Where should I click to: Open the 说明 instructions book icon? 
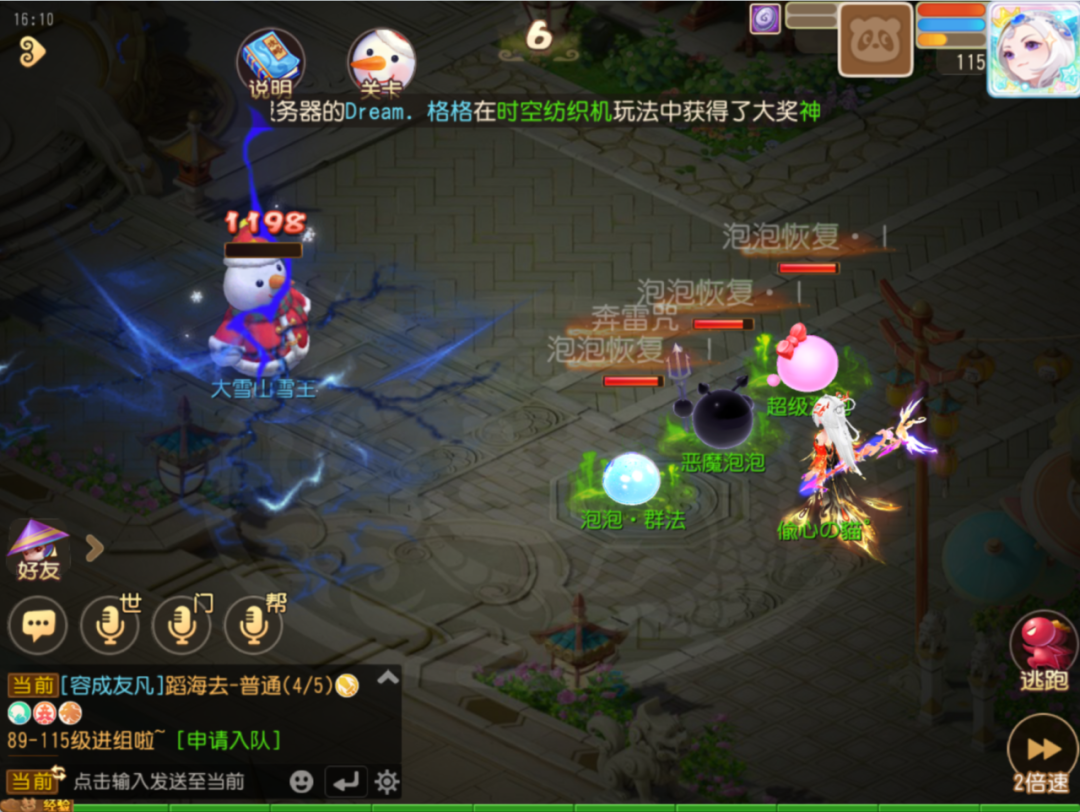[270, 61]
